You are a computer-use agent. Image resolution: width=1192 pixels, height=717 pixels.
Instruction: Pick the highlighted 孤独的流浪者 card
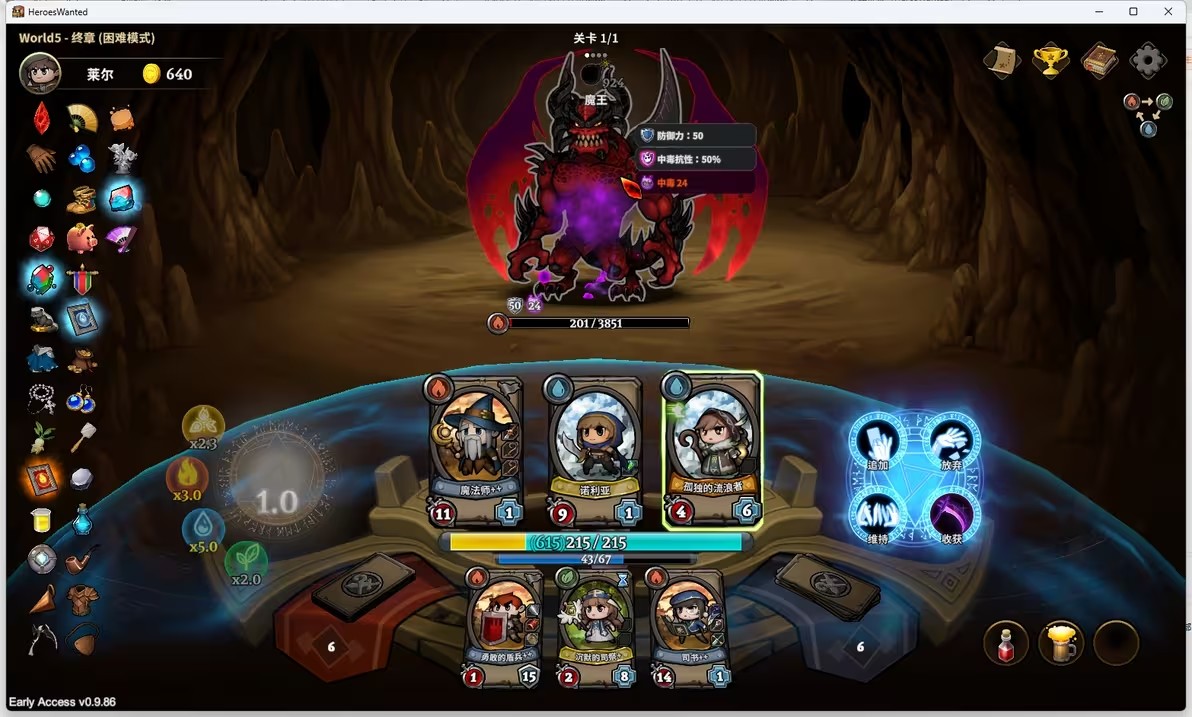[x=712, y=450]
